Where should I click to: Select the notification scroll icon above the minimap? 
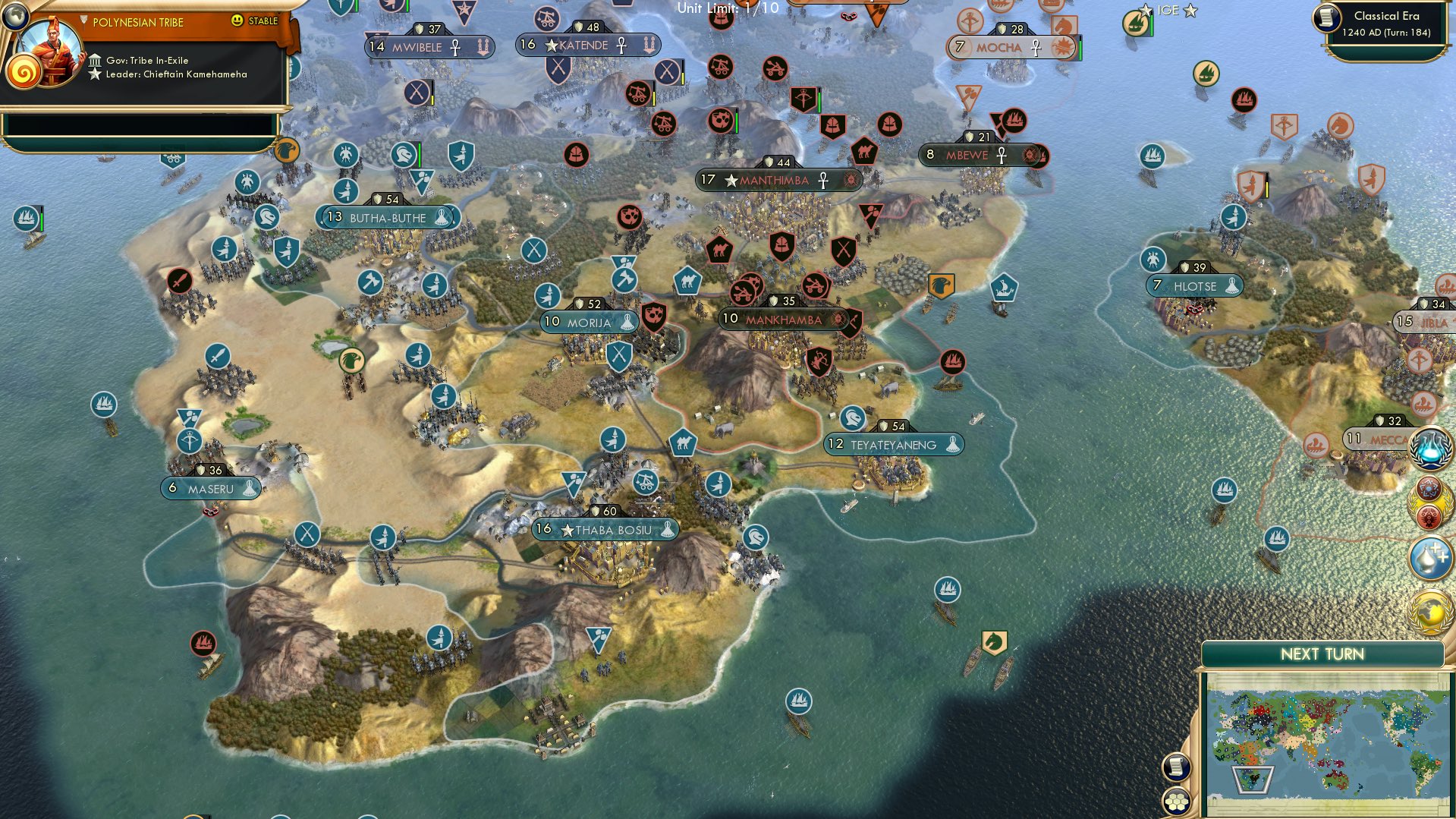click(x=1175, y=767)
